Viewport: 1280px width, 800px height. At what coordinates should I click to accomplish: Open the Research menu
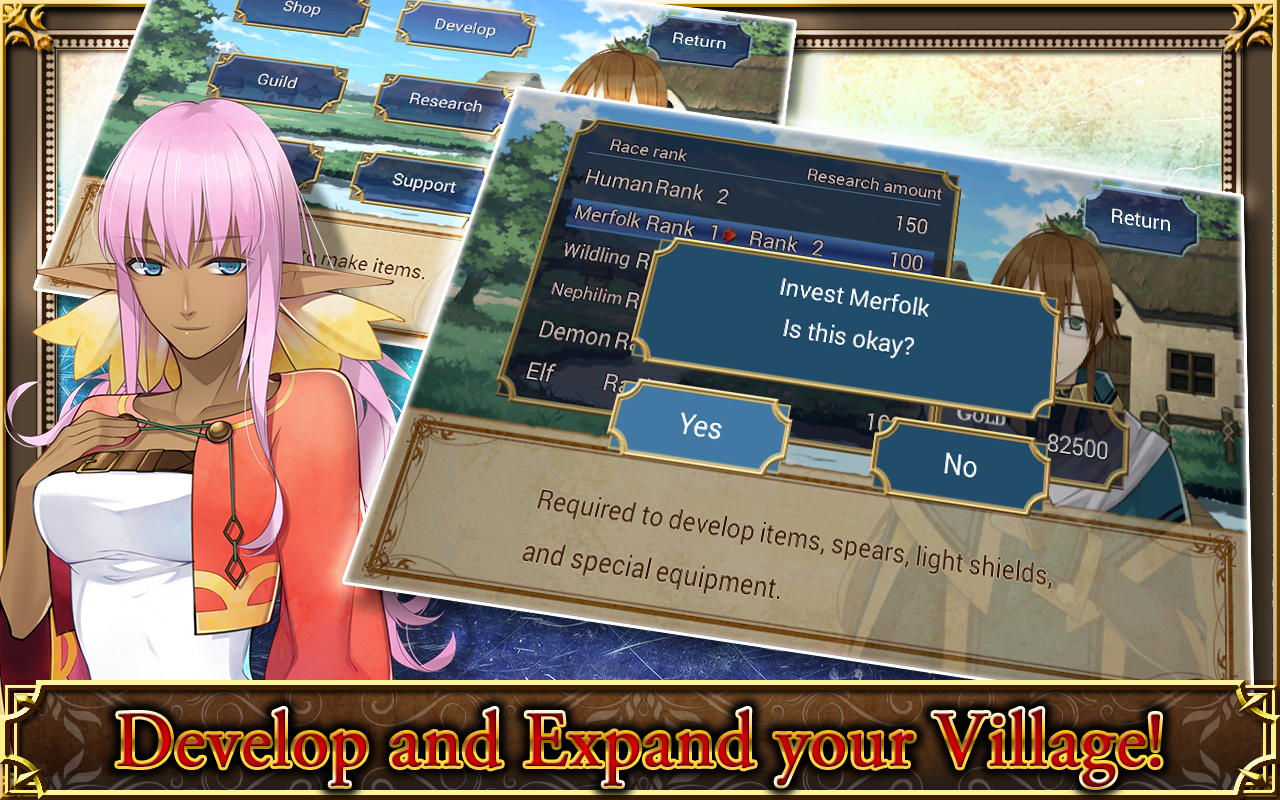(447, 104)
